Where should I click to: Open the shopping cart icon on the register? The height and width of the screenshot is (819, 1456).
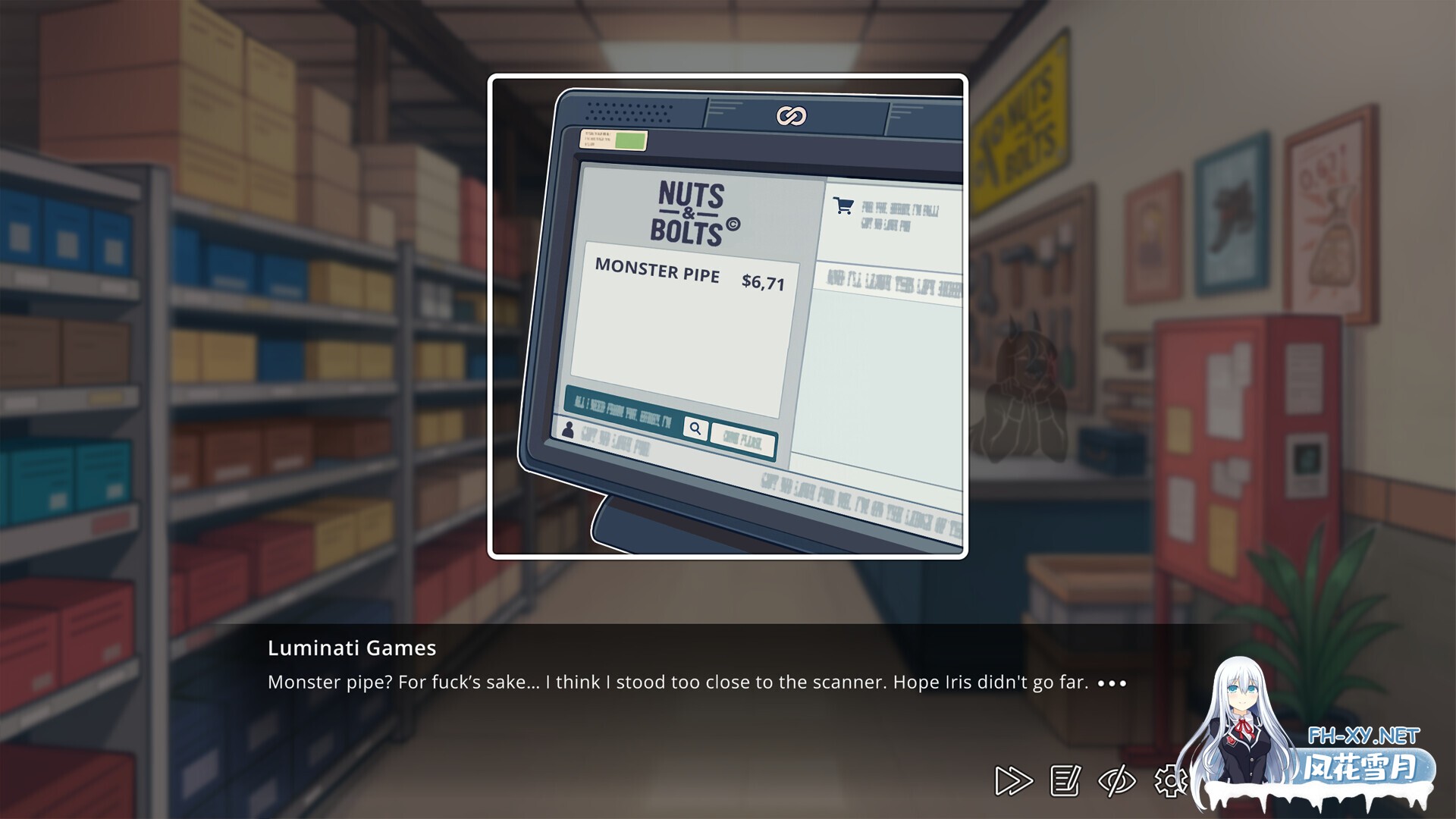click(x=842, y=206)
